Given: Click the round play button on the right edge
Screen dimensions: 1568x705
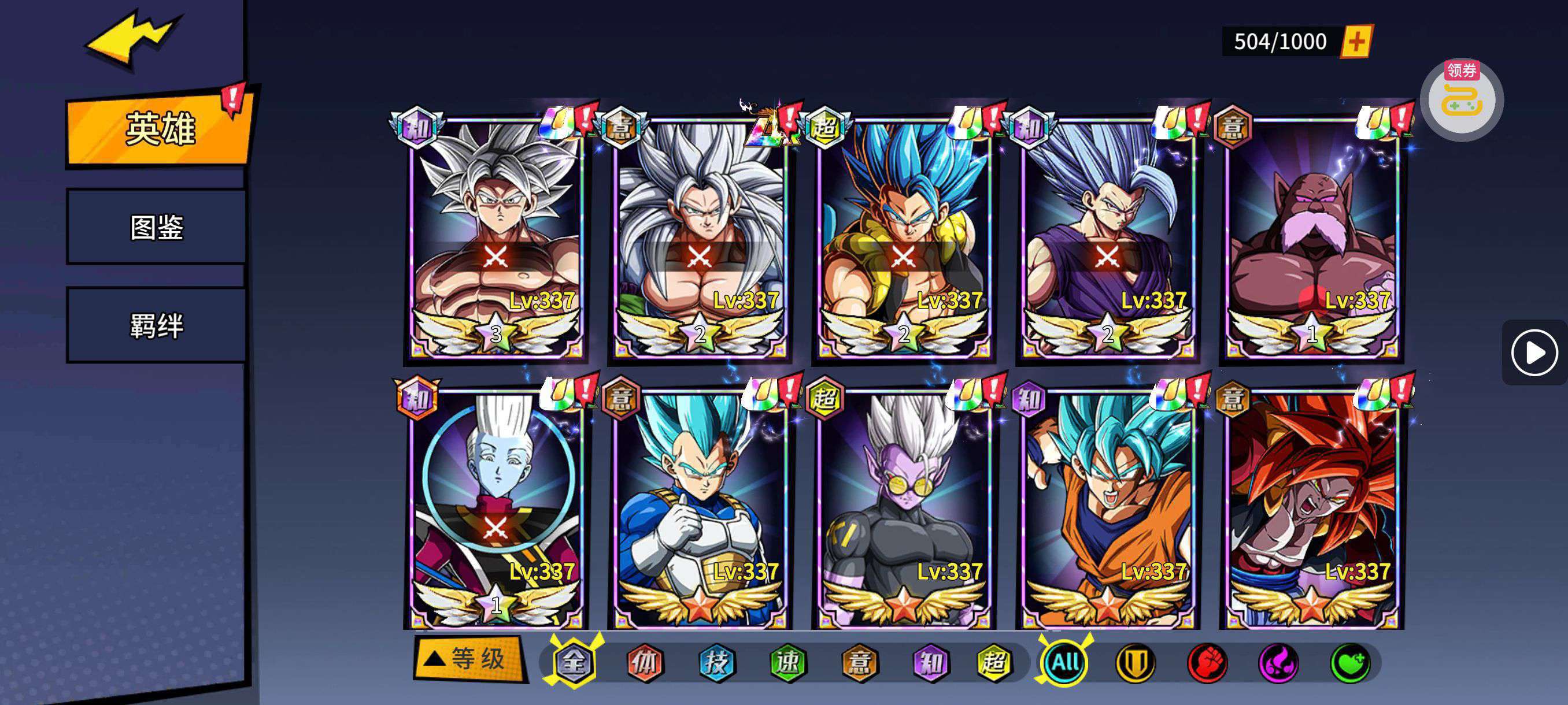Looking at the screenshot, I should tap(1533, 353).
